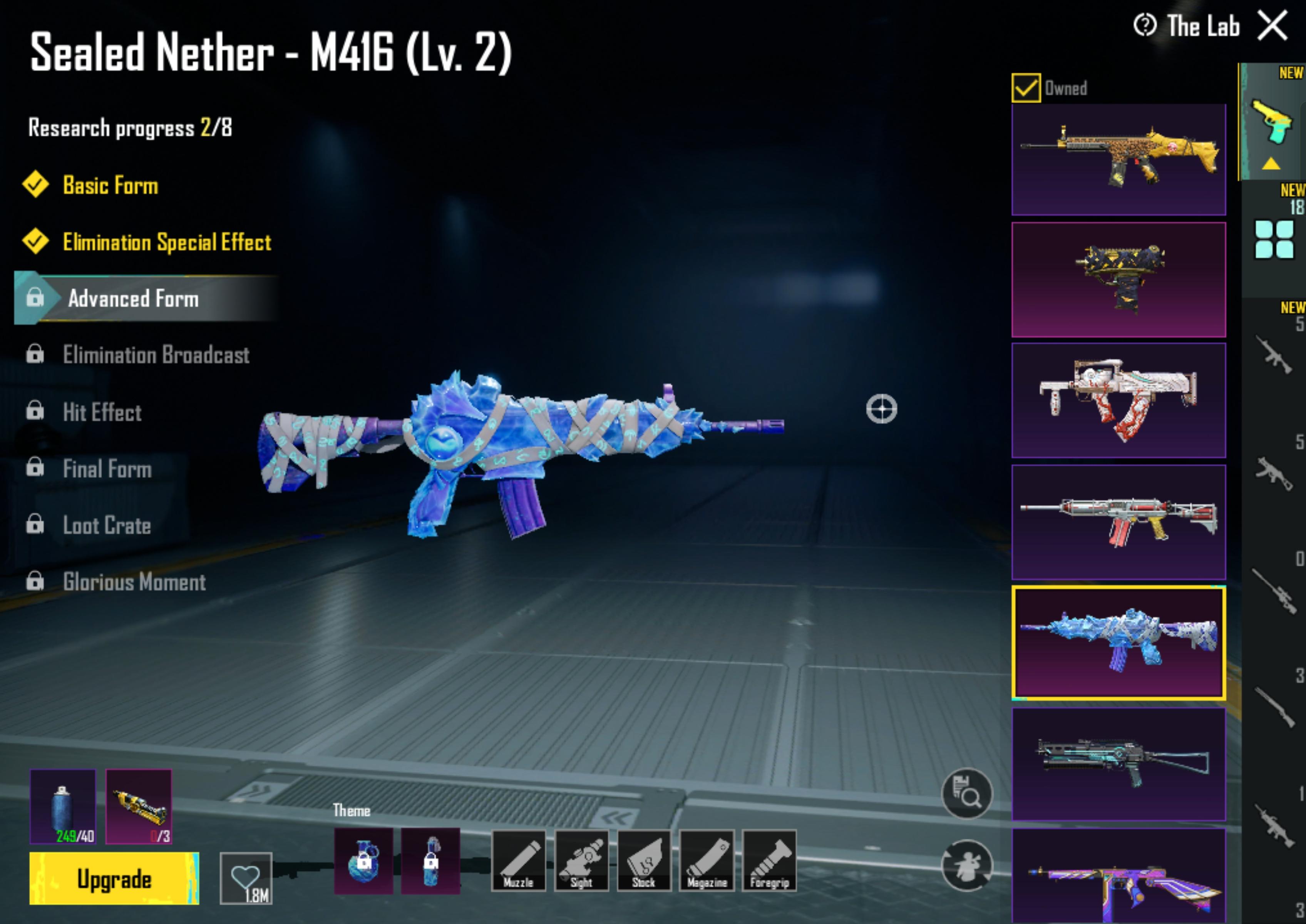Toggle the Owned checkbox filter
Image resolution: width=1306 pixels, height=924 pixels.
1025,88
